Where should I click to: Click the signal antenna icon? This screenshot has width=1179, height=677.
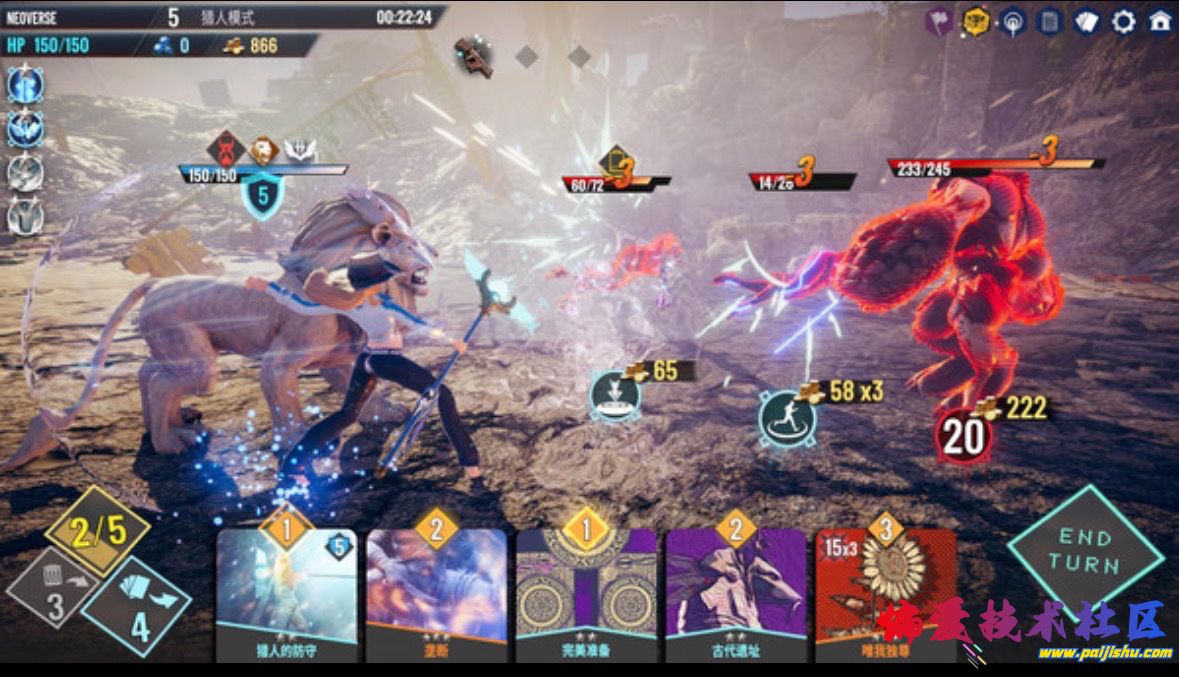click(1012, 21)
